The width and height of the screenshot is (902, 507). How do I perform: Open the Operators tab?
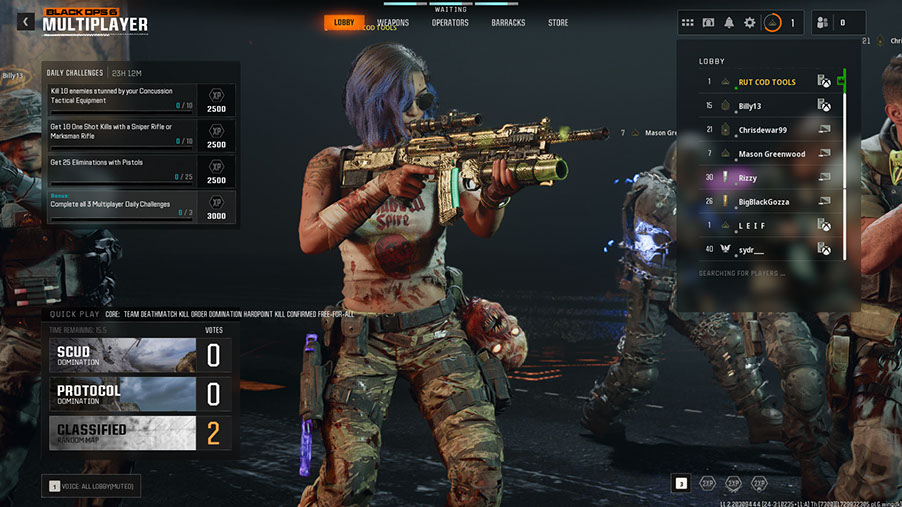click(x=450, y=23)
